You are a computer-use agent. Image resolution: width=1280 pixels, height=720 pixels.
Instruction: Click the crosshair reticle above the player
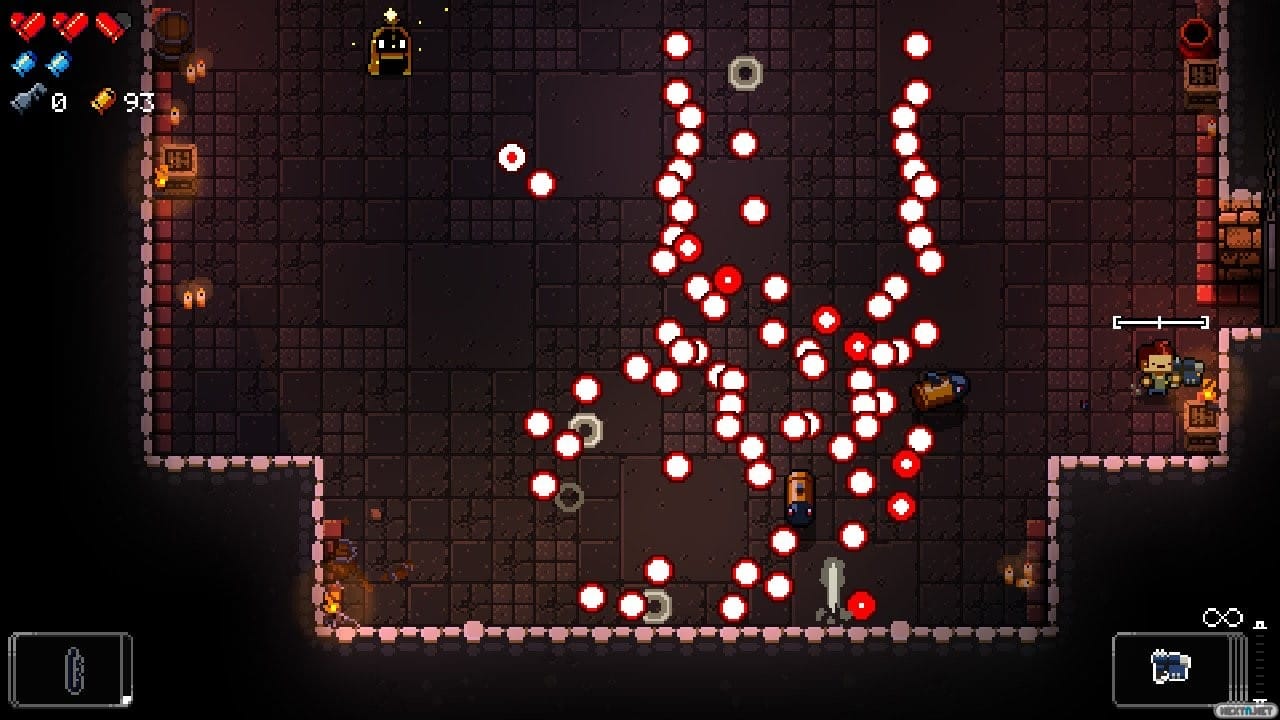pyautogui.click(x=1158, y=322)
